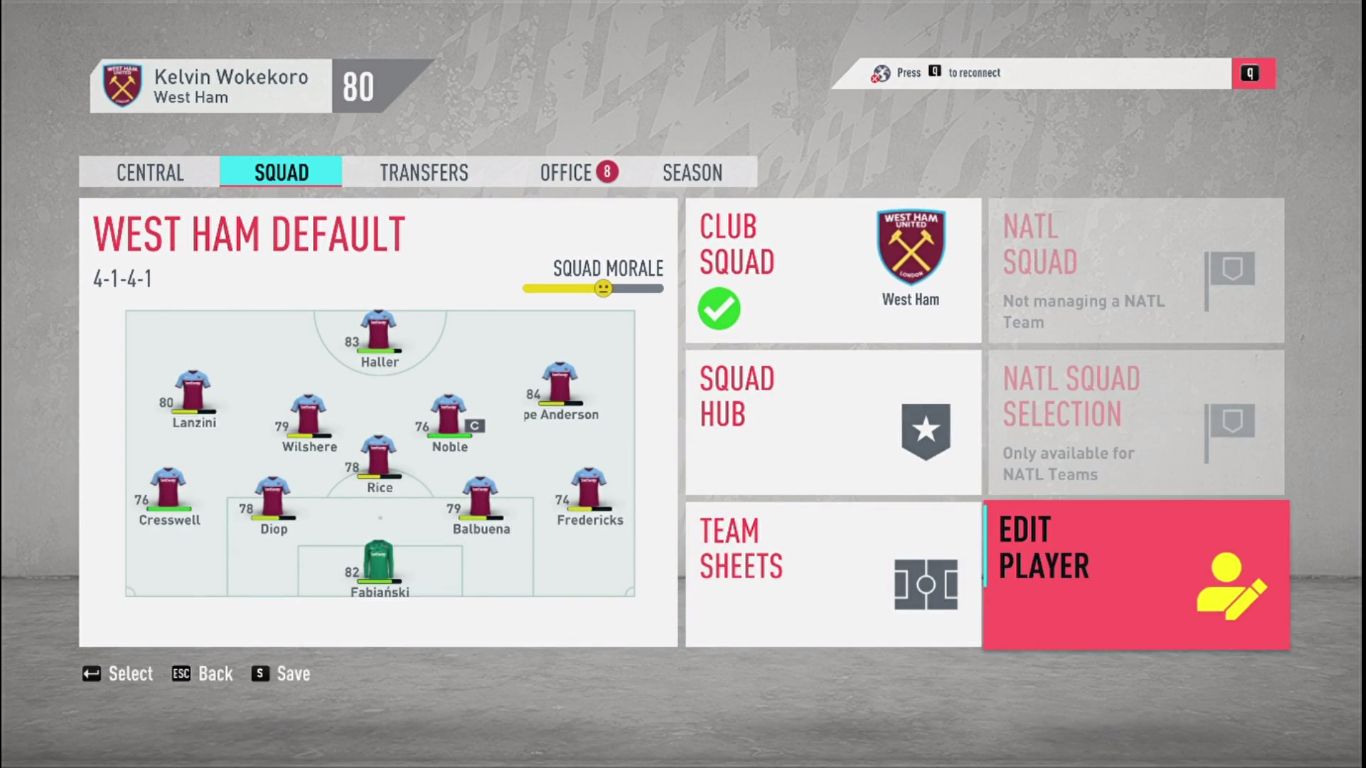This screenshot has width=1366, height=768.
Task: Open the Squad Hub tile
Action: (x=833, y=422)
